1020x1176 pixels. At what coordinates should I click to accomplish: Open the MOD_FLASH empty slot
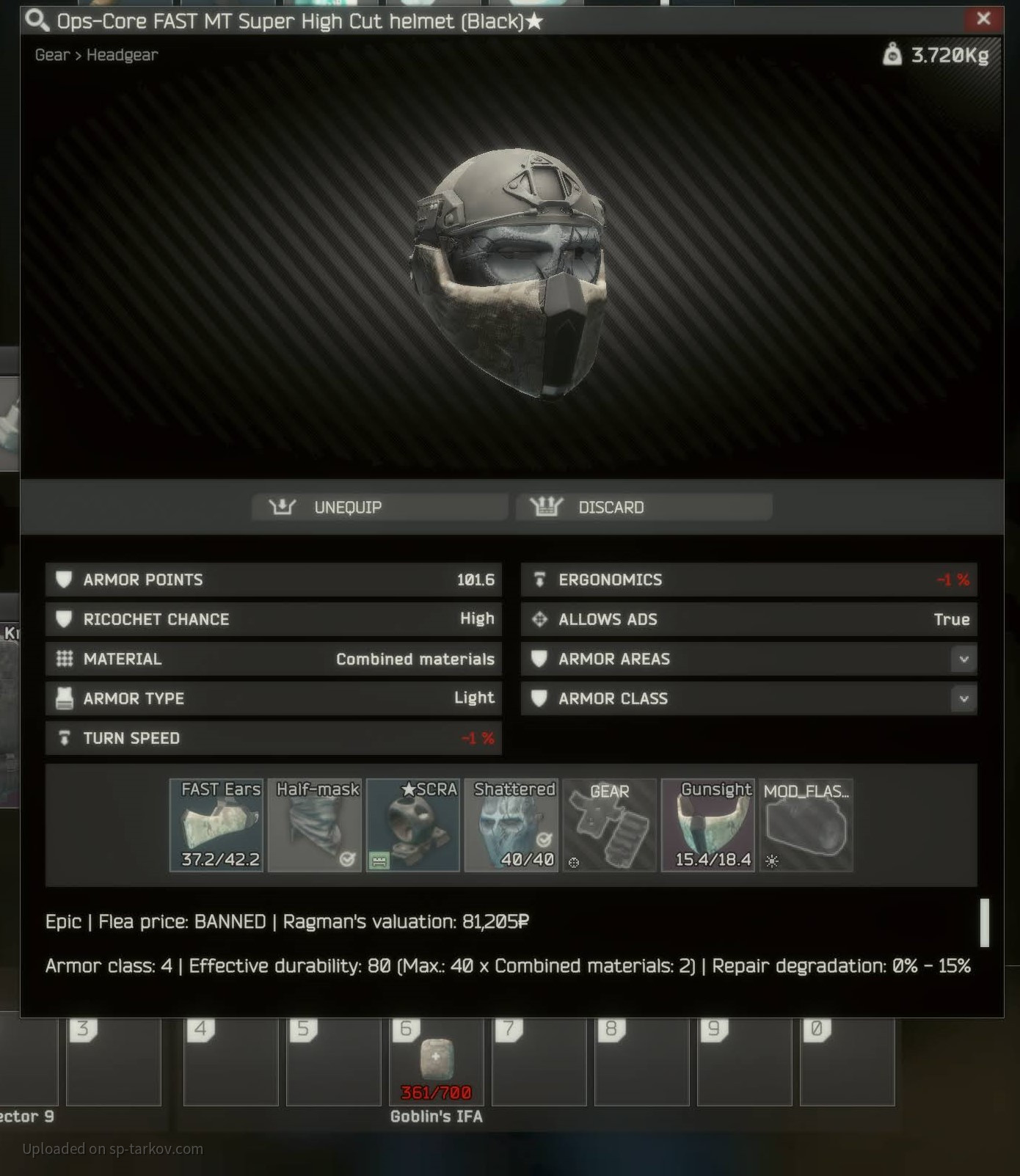click(806, 825)
